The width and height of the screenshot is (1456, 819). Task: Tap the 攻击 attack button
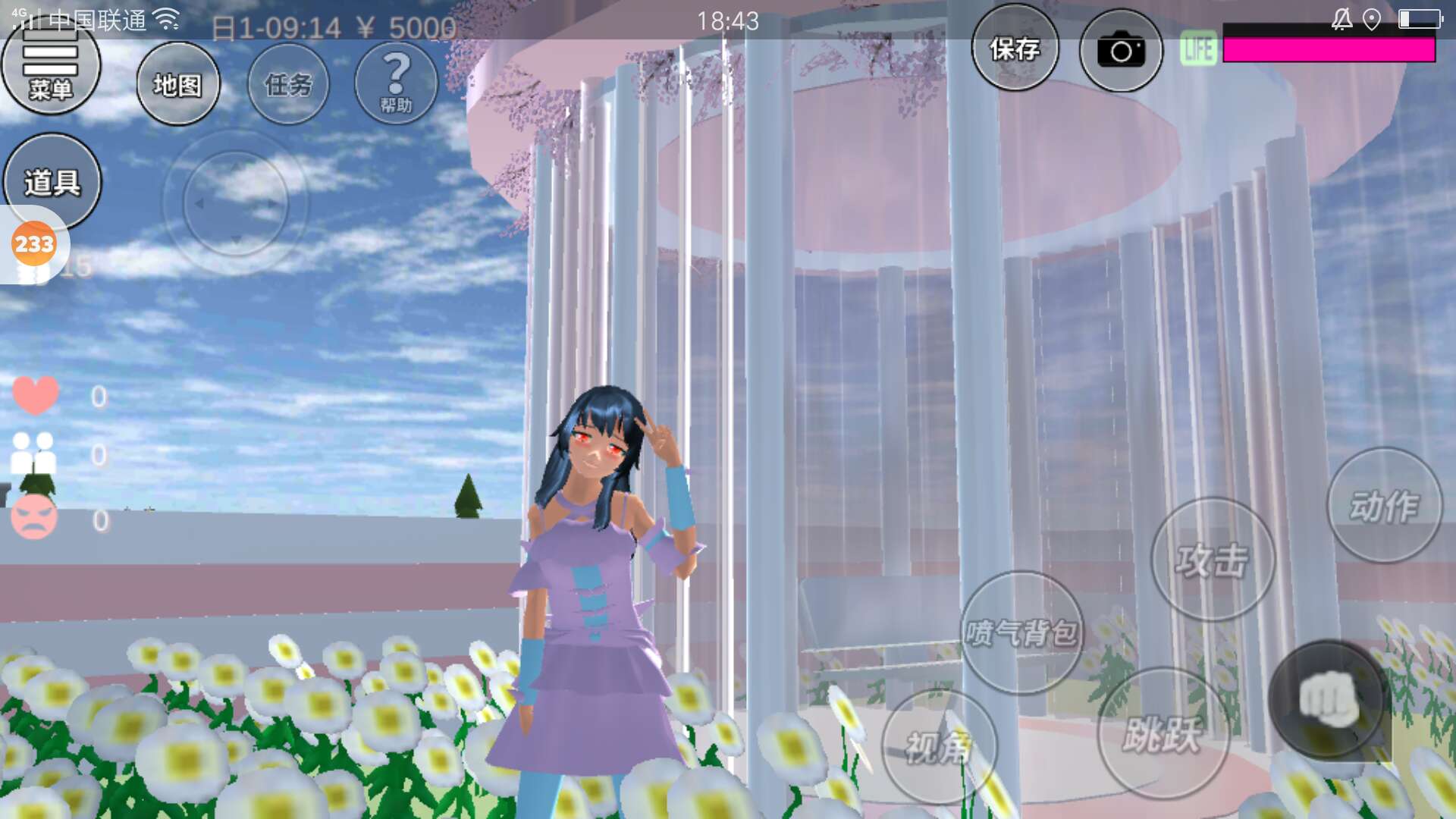pos(1212,560)
